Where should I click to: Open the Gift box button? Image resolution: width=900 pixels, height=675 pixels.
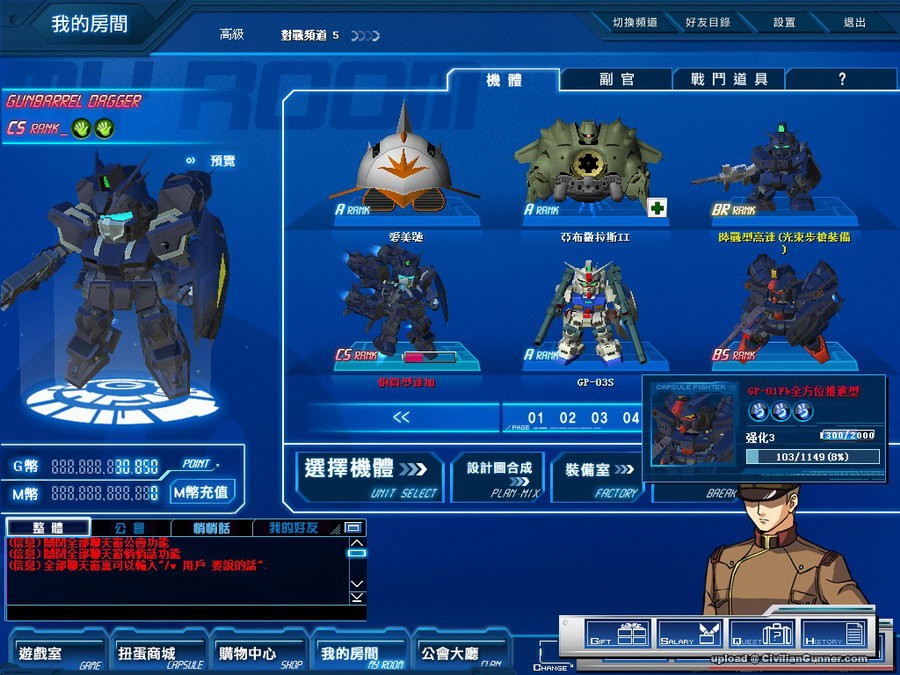pos(616,634)
